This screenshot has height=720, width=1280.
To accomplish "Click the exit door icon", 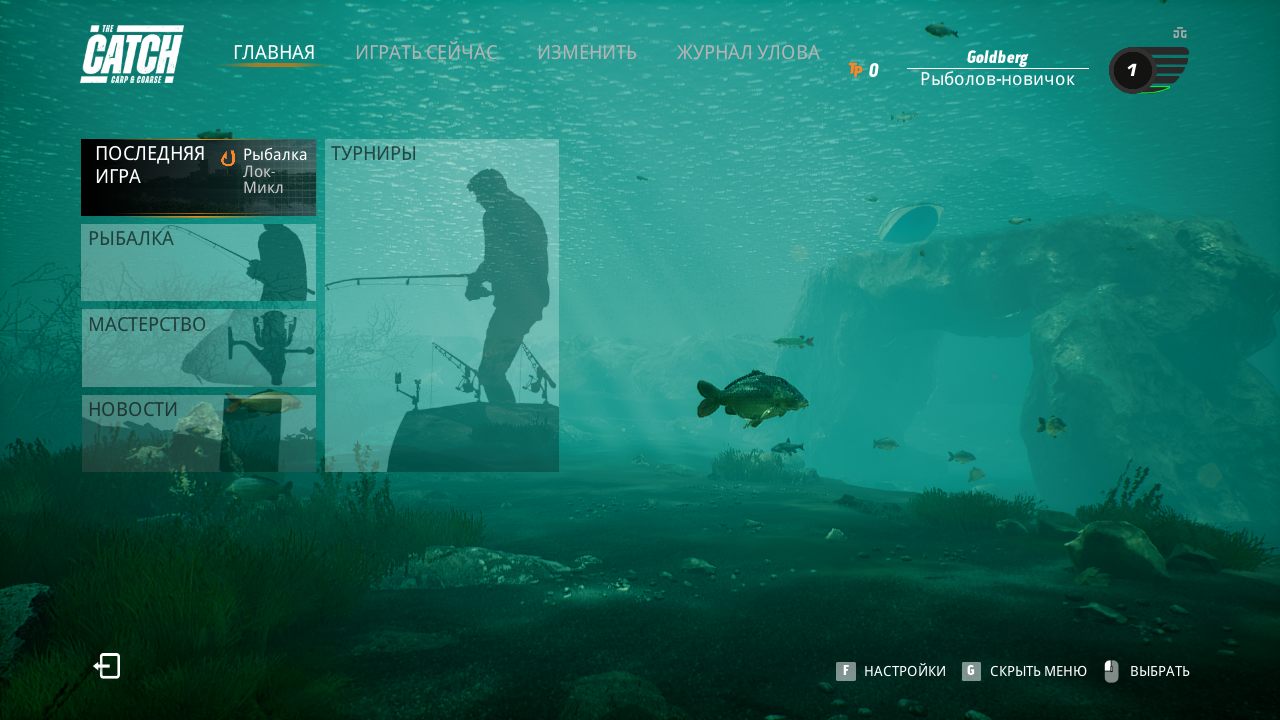I will pos(107,666).
